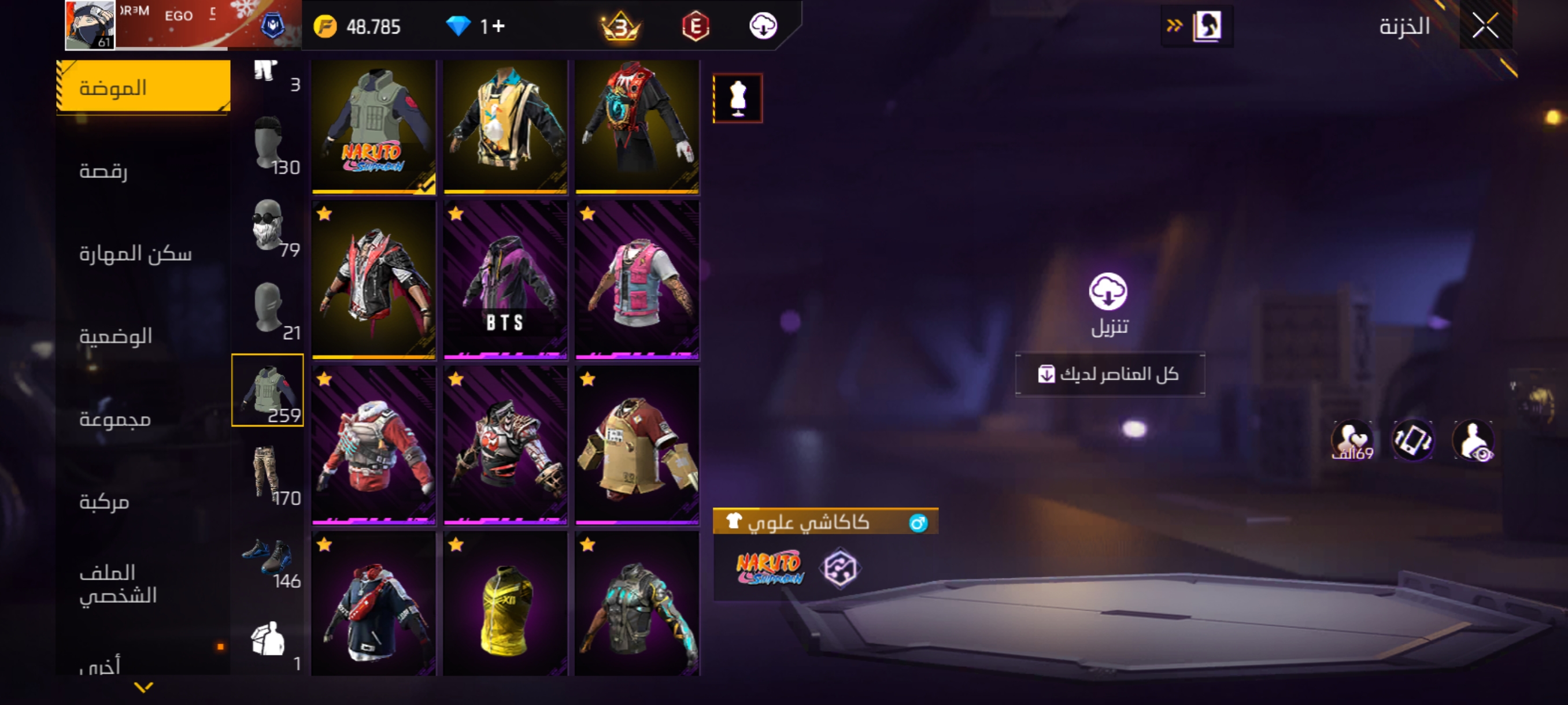Screen dimensions: 1568x705
Task: Tap the تنزيل cloud download button
Action: pos(1108,292)
